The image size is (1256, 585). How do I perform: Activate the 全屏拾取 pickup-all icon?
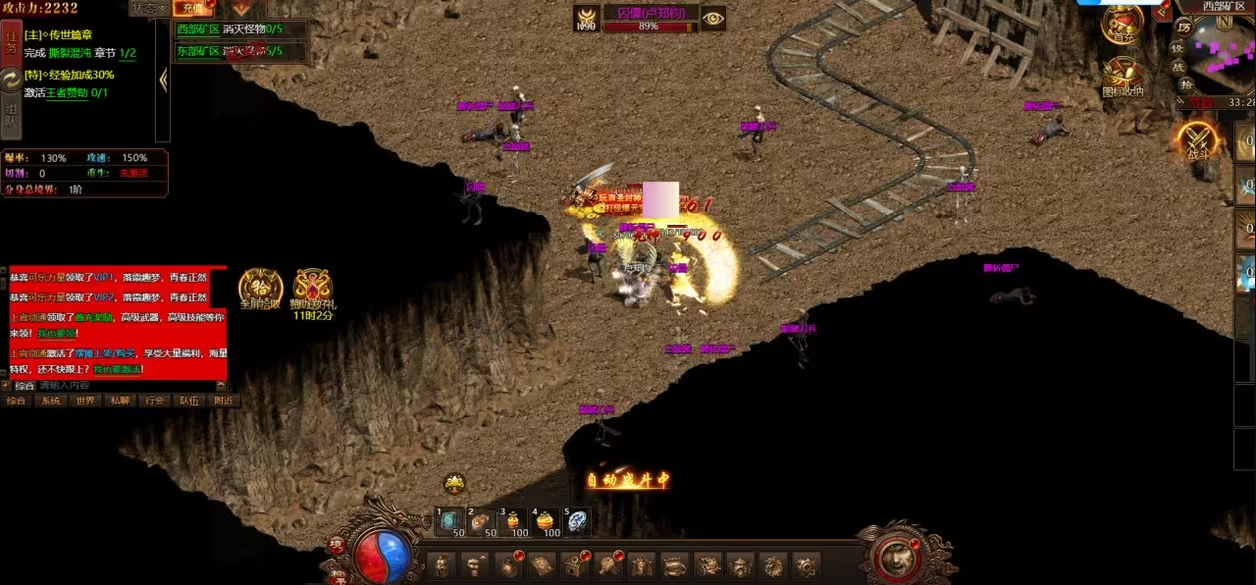click(x=260, y=287)
